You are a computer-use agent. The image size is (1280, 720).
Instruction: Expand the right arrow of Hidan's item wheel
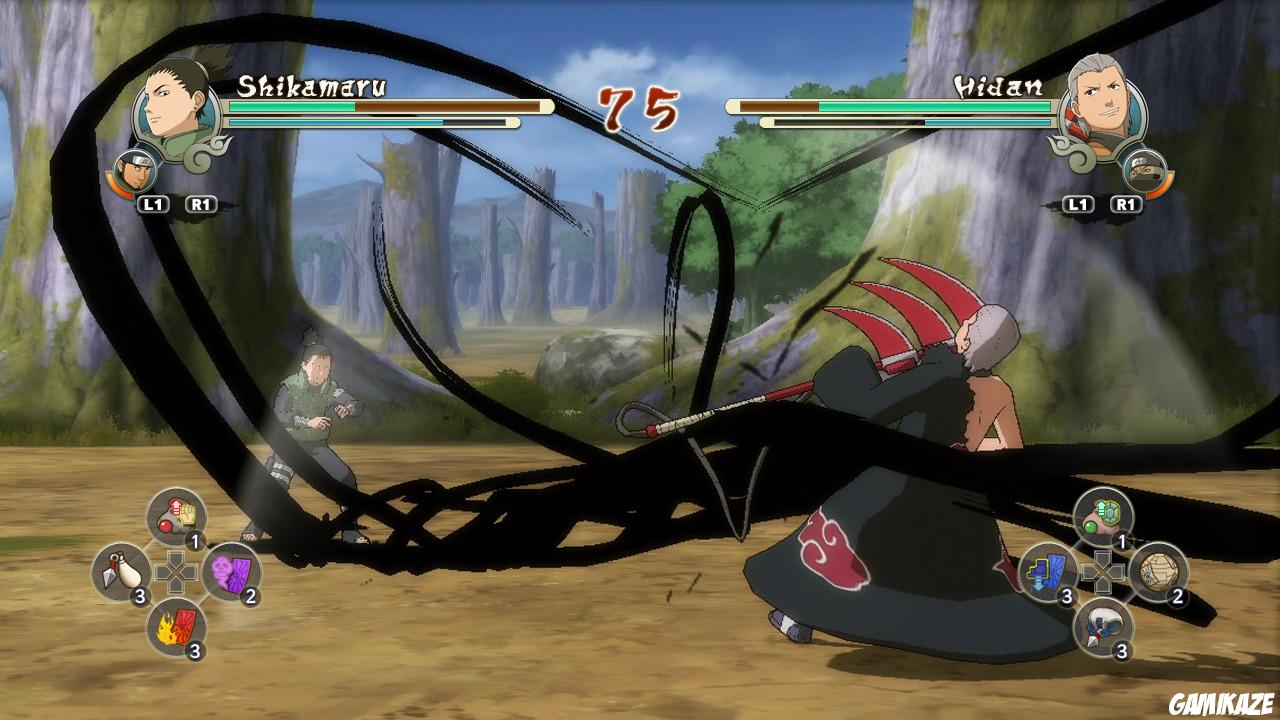coord(1119,570)
